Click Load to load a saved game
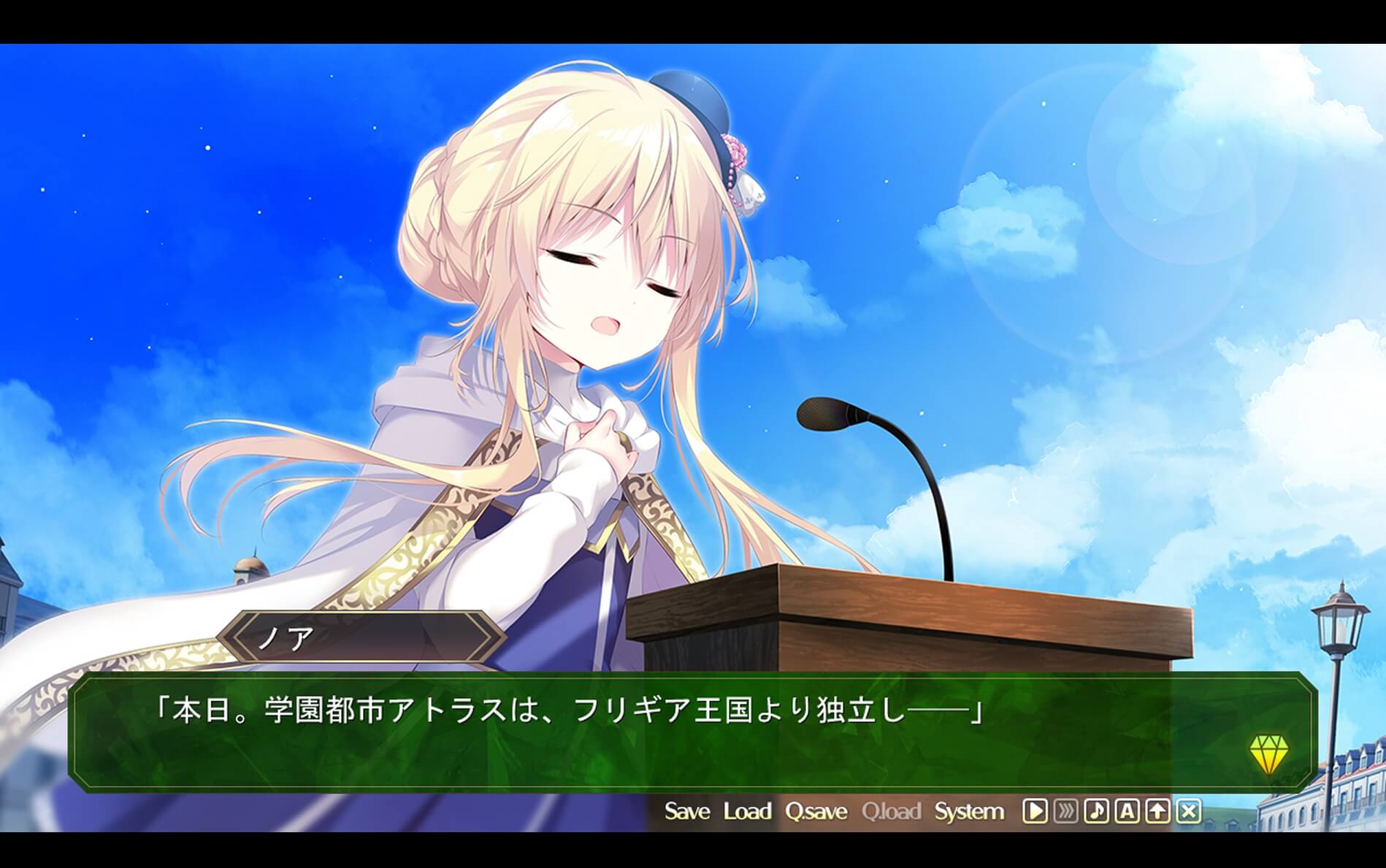 (x=746, y=811)
